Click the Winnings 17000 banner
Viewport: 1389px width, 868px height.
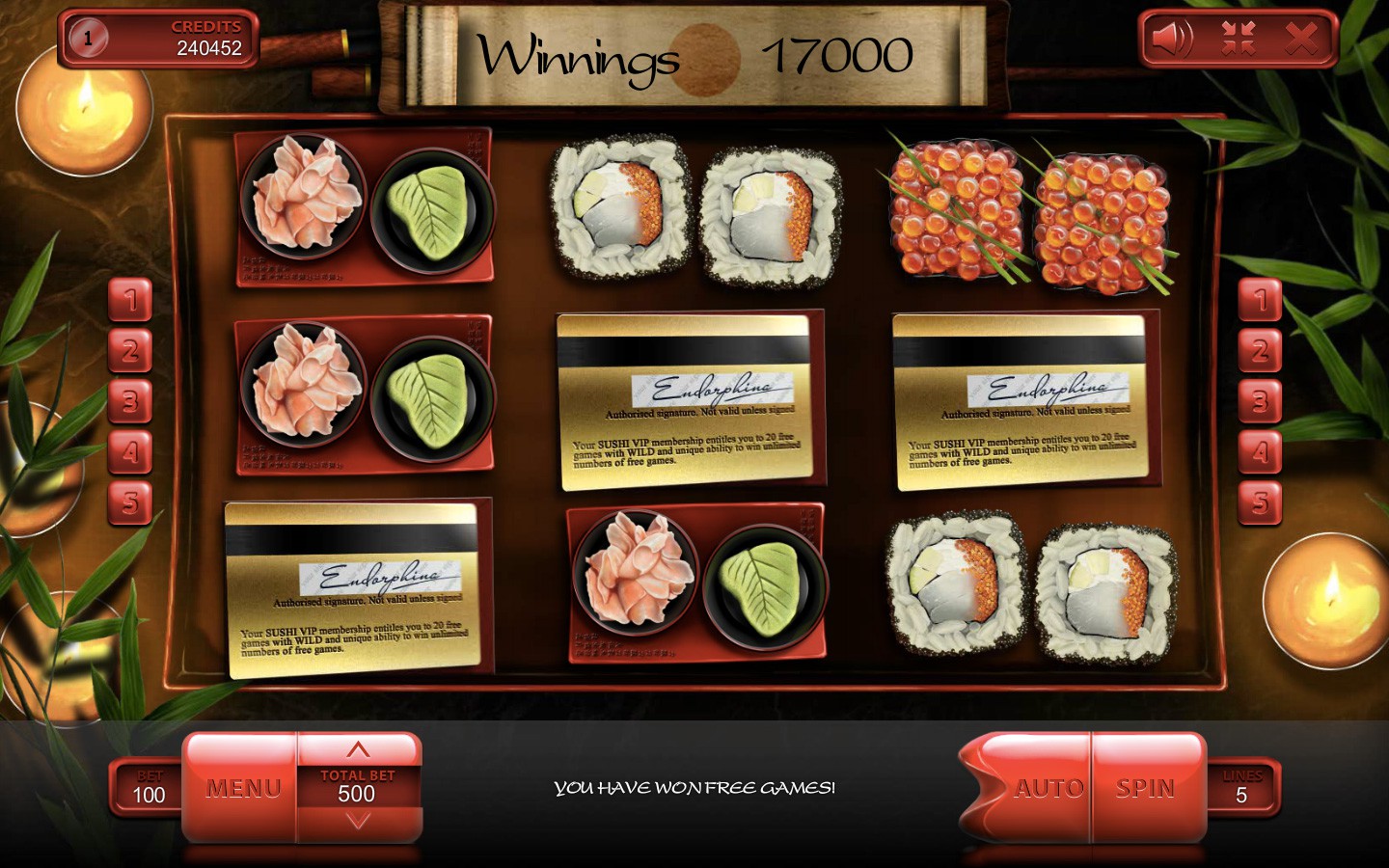[x=696, y=55]
